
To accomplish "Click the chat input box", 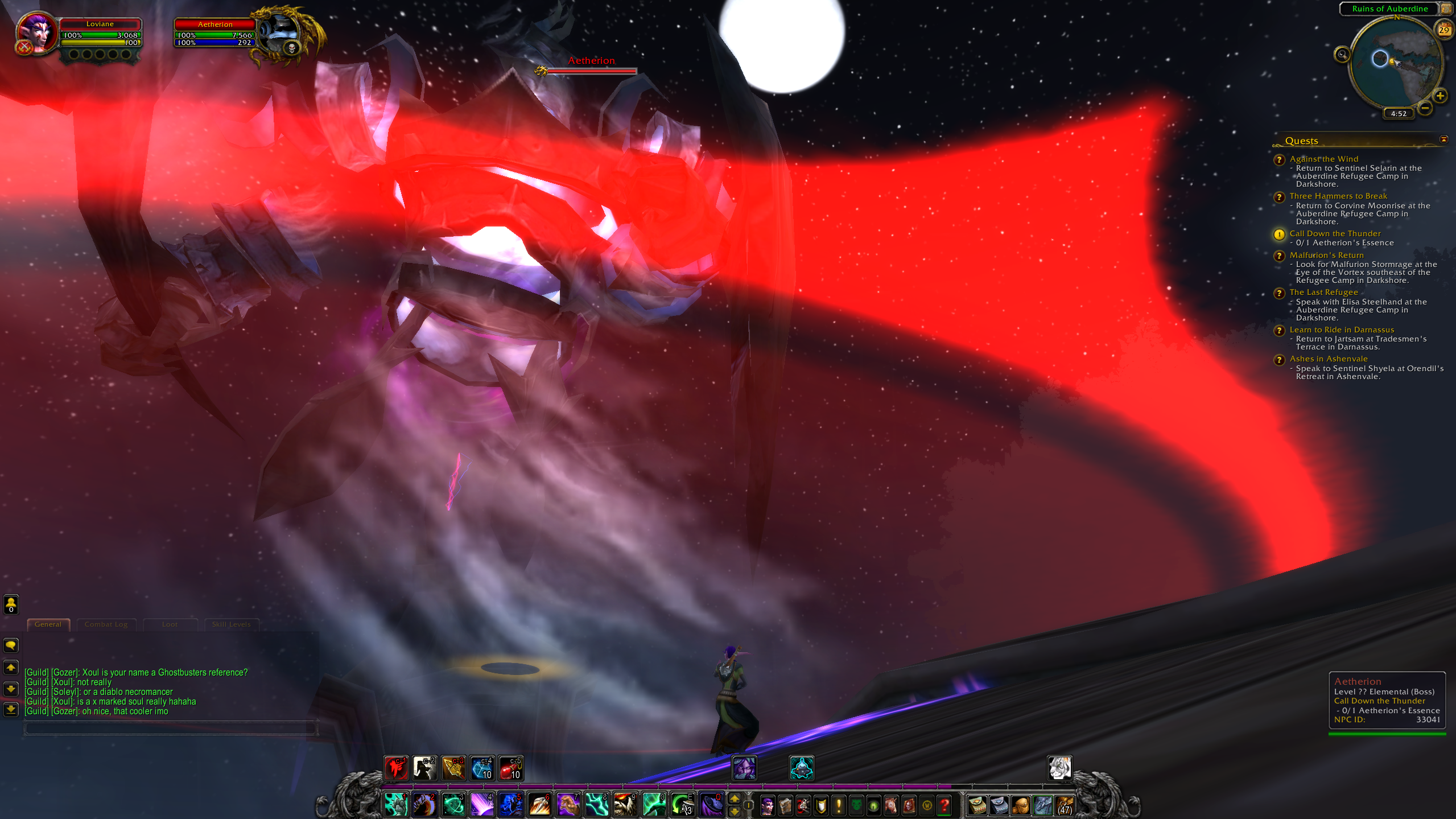I will (x=170, y=728).
